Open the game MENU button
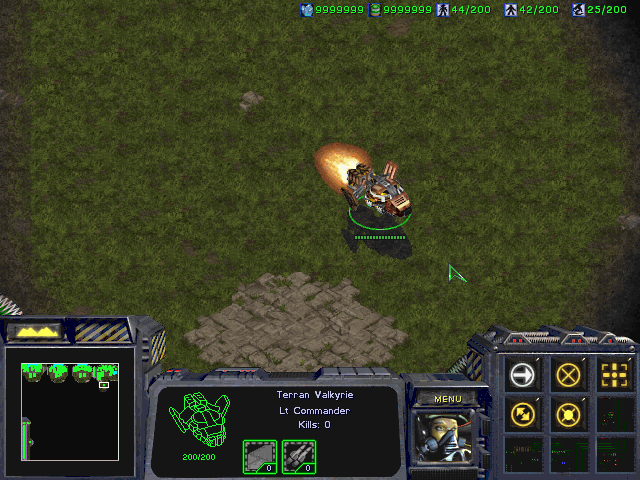The width and height of the screenshot is (640, 480). [447, 399]
